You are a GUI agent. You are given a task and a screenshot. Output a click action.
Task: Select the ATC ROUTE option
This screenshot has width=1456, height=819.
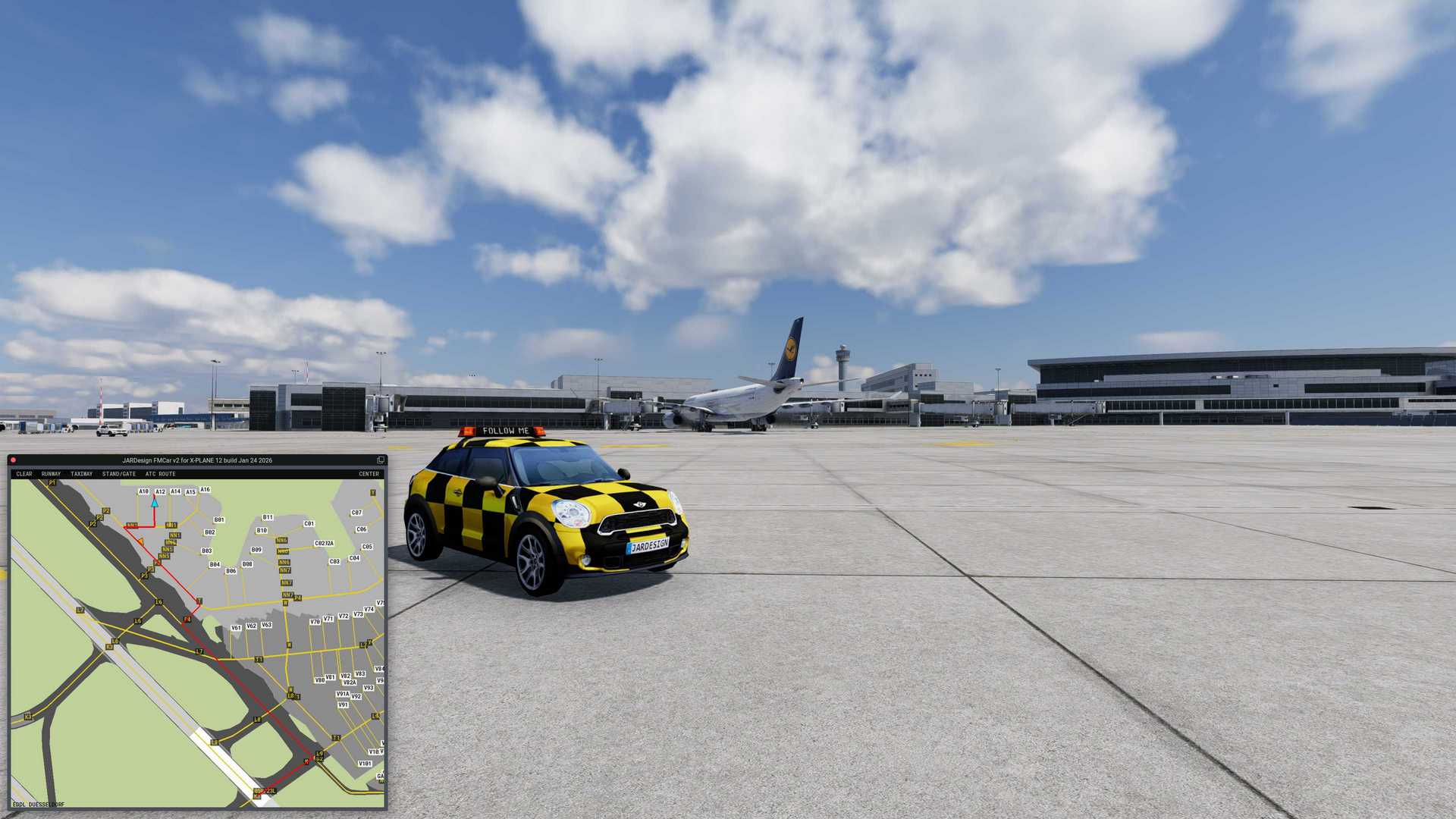160,474
